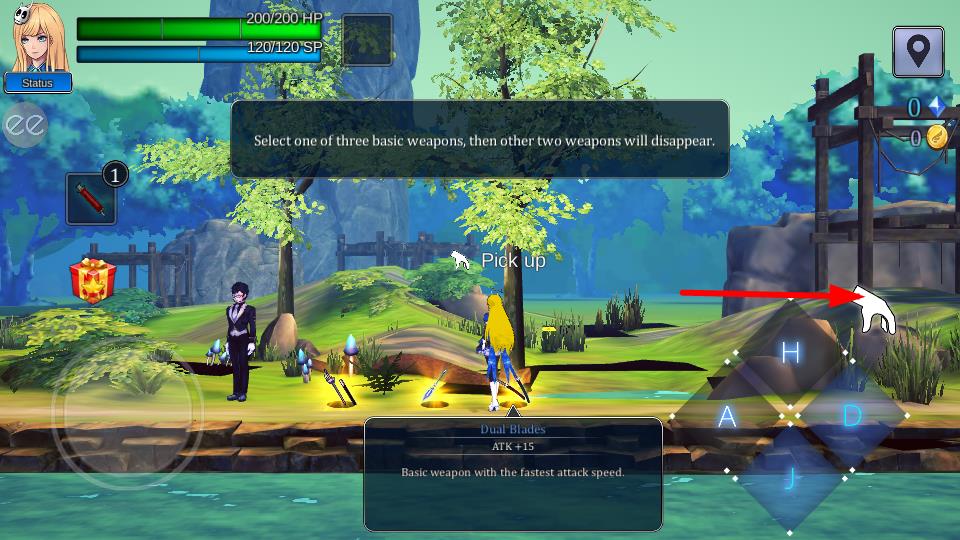Viewport: 960px width, 540px height.
Task: Click the round 'ee' overlay icon
Action: tap(25, 124)
